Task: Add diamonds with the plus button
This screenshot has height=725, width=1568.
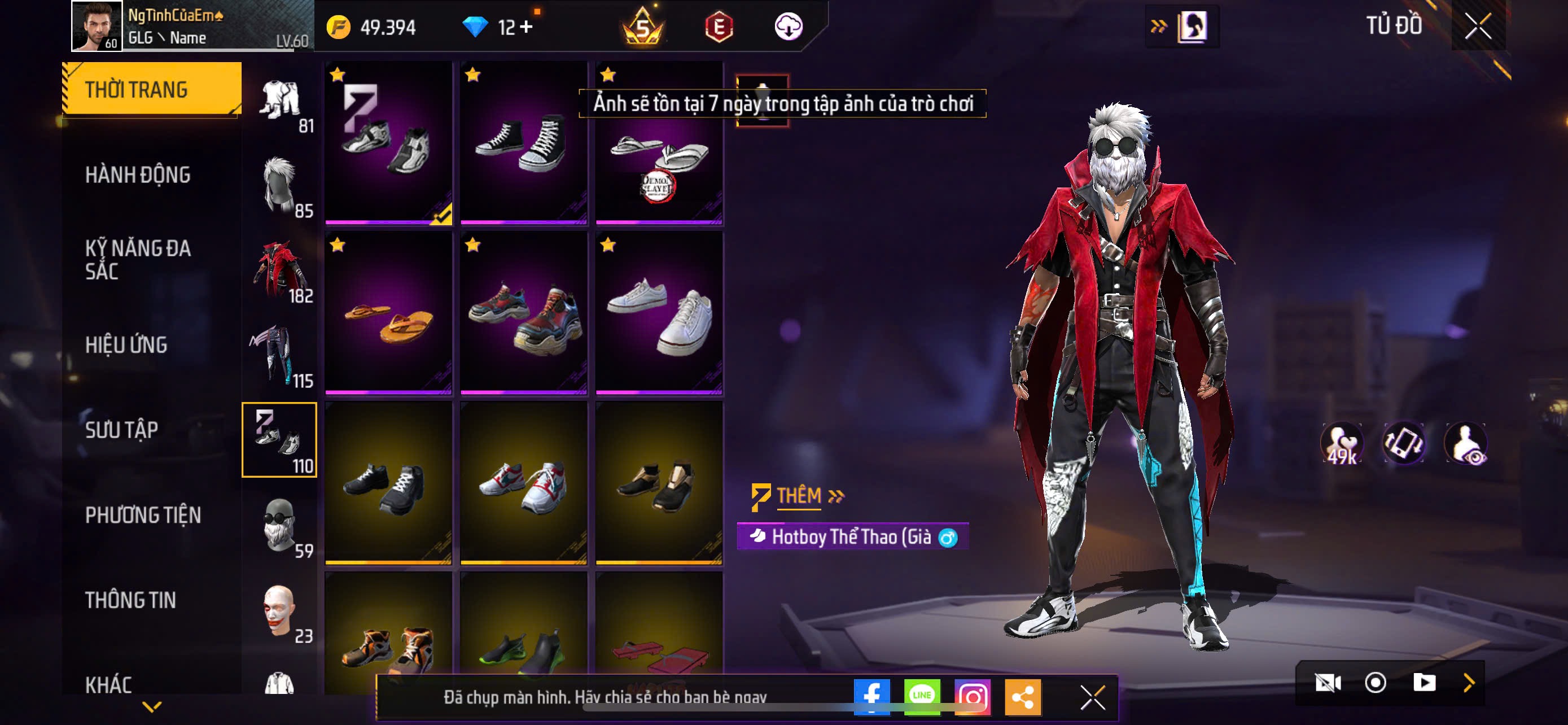Action: (526, 28)
